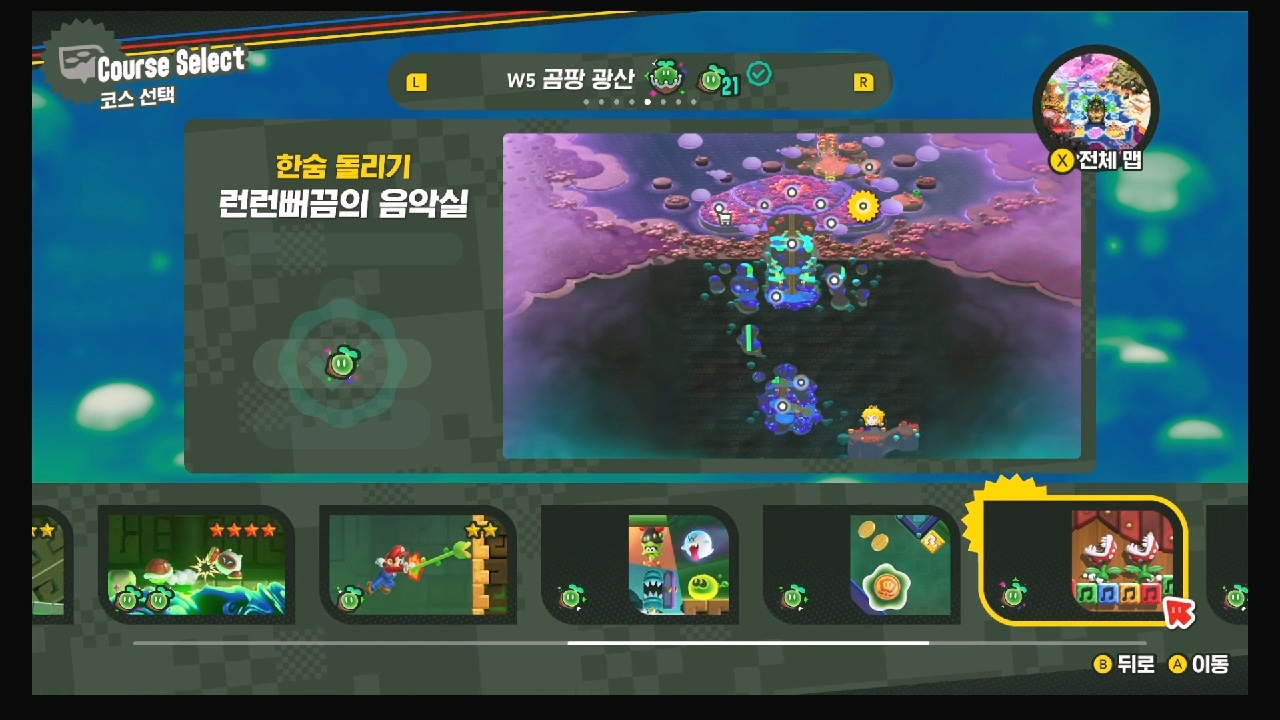1280x720 pixels.
Task: Select the highlighted fifth page indicator dot
Action: click(648, 101)
